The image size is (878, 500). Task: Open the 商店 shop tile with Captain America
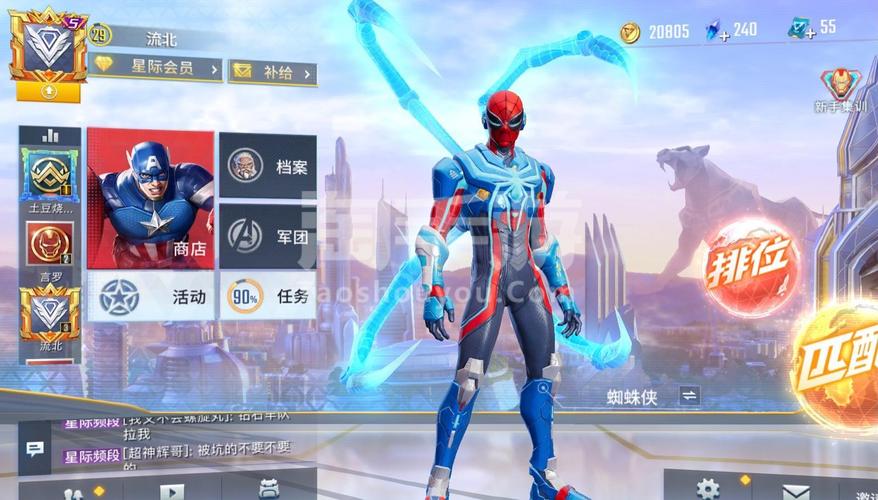[150, 198]
